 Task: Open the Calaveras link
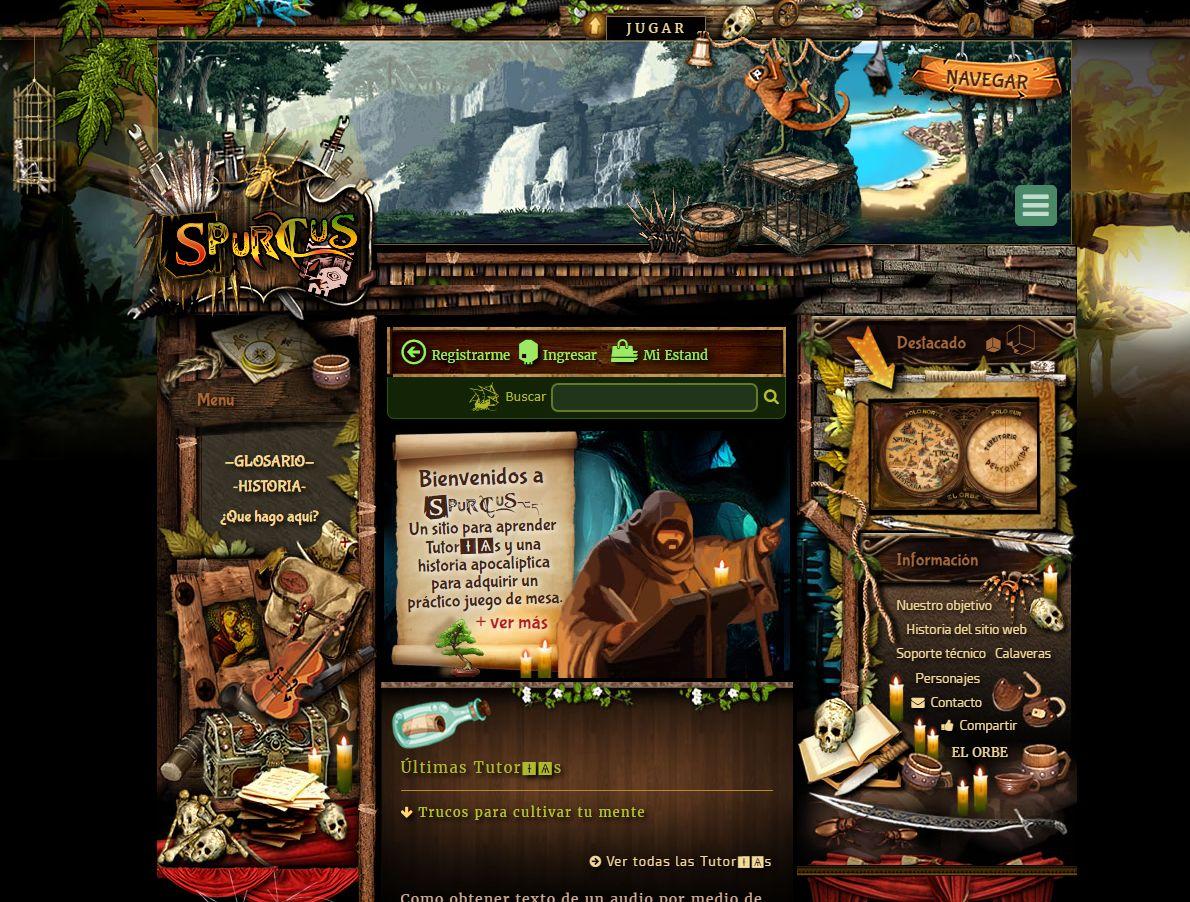(x=1023, y=653)
